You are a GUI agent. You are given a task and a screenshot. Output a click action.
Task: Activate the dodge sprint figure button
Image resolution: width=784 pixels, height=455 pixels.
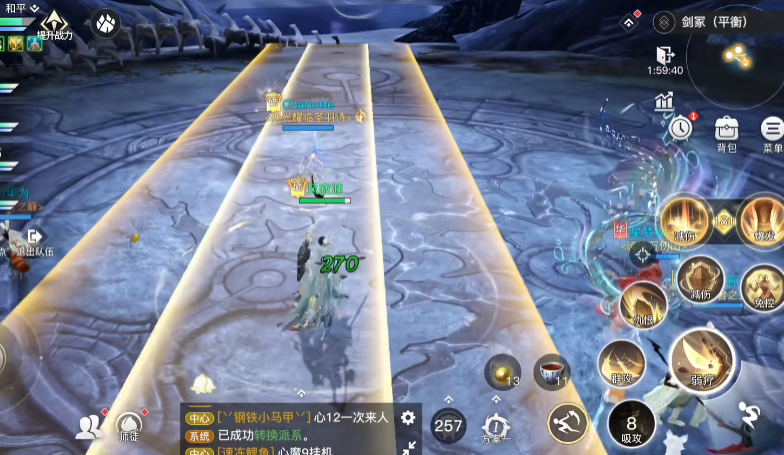point(748,414)
